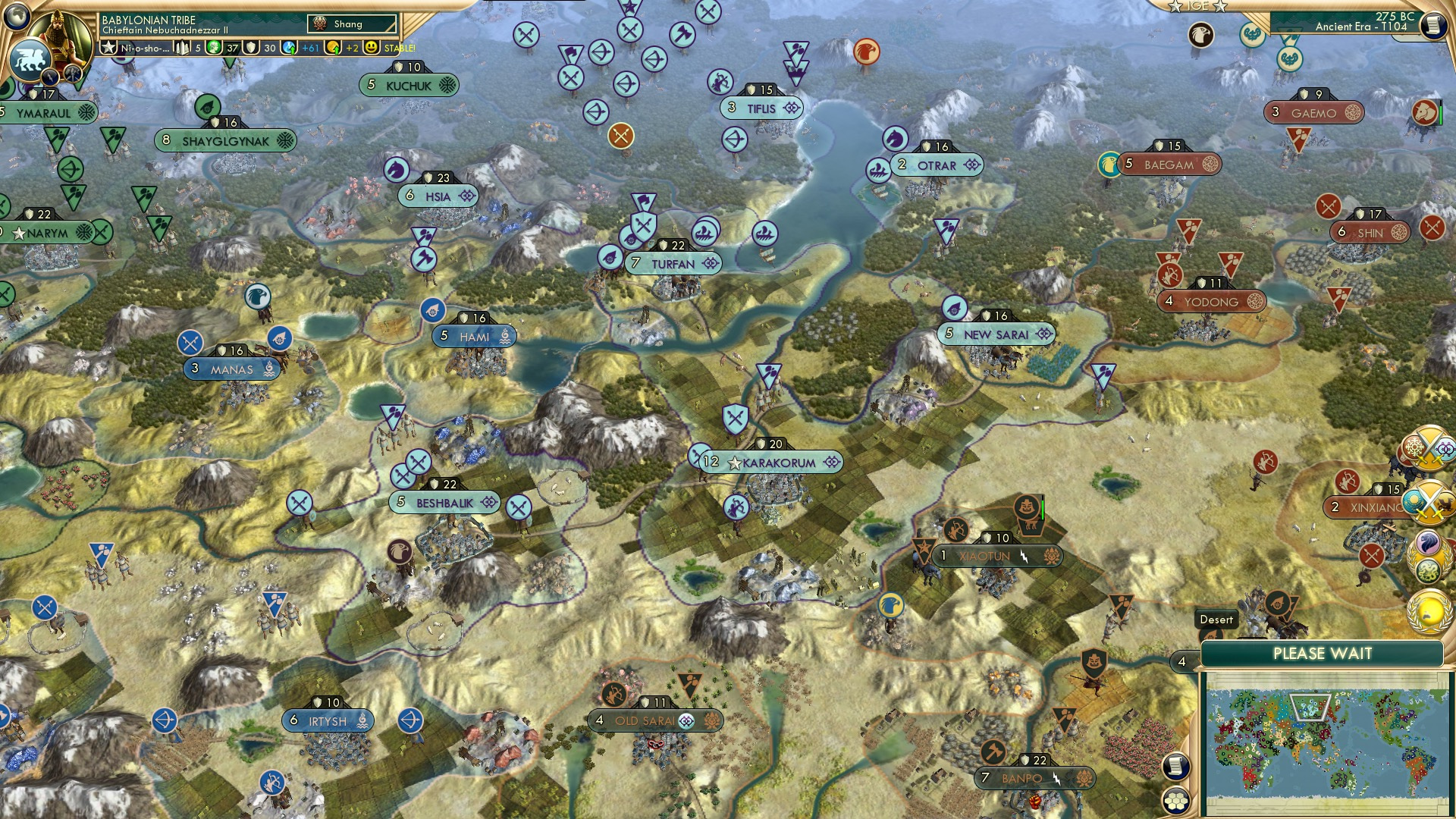Click the science flask icon showing 37
Image resolution: width=1456 pixels, height=819 pixels.
tap(215, 48)
